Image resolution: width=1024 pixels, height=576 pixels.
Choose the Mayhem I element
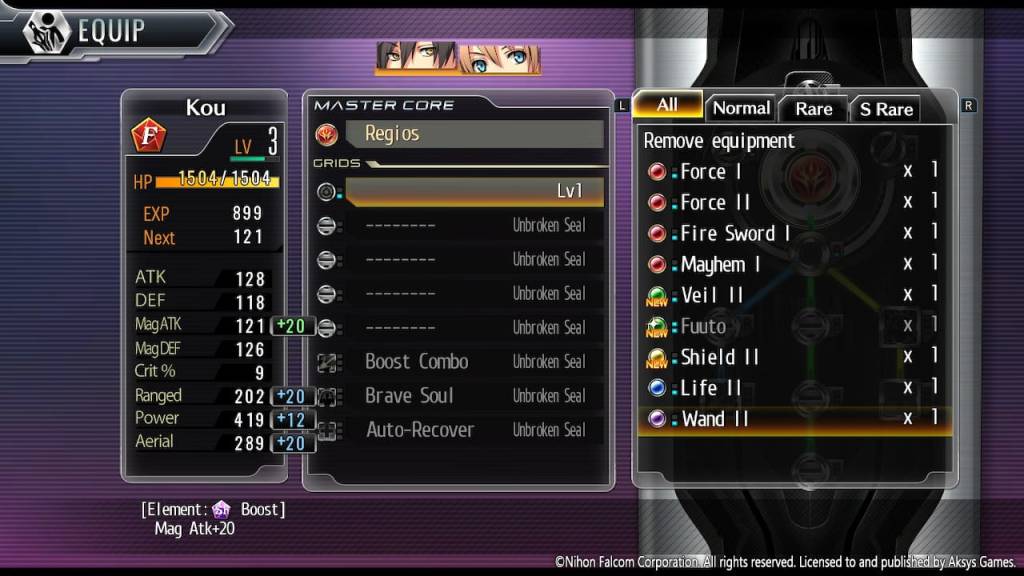point(720,265)
